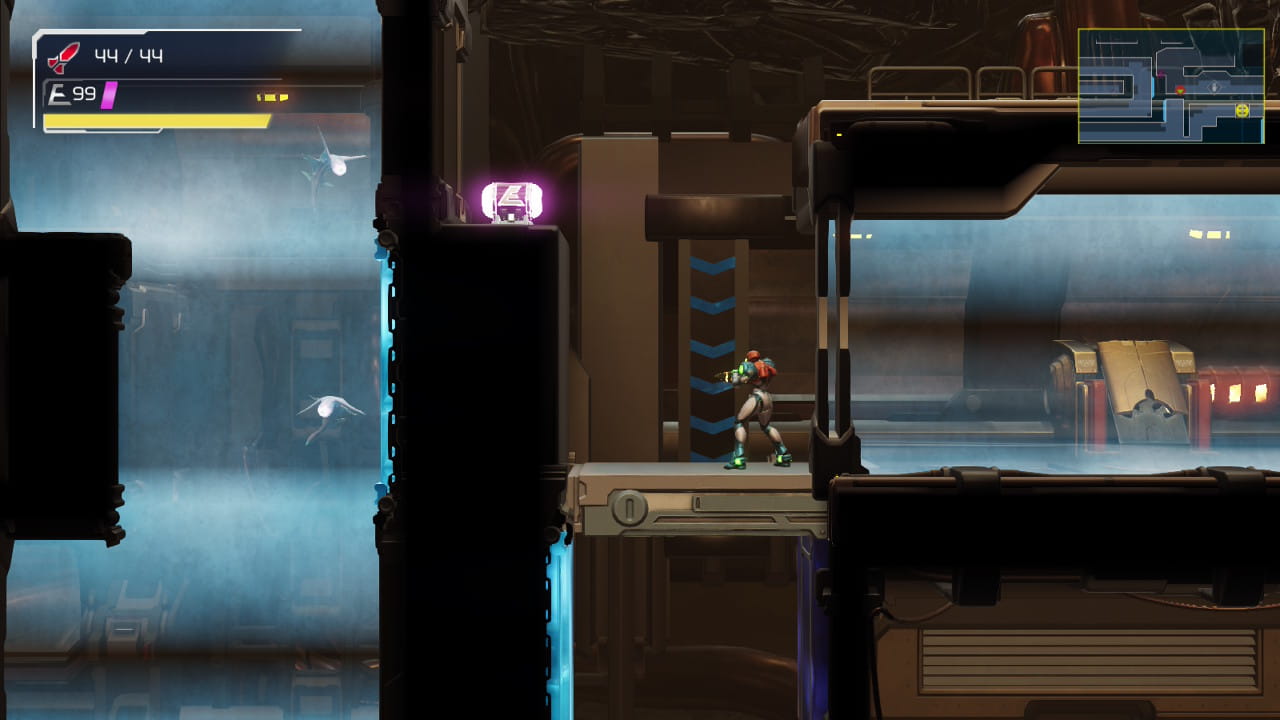Viewport: 1280px width, 720px height.
Task: Click Samus's red position marker on the minimap
Action: (x=1180, y=90)
